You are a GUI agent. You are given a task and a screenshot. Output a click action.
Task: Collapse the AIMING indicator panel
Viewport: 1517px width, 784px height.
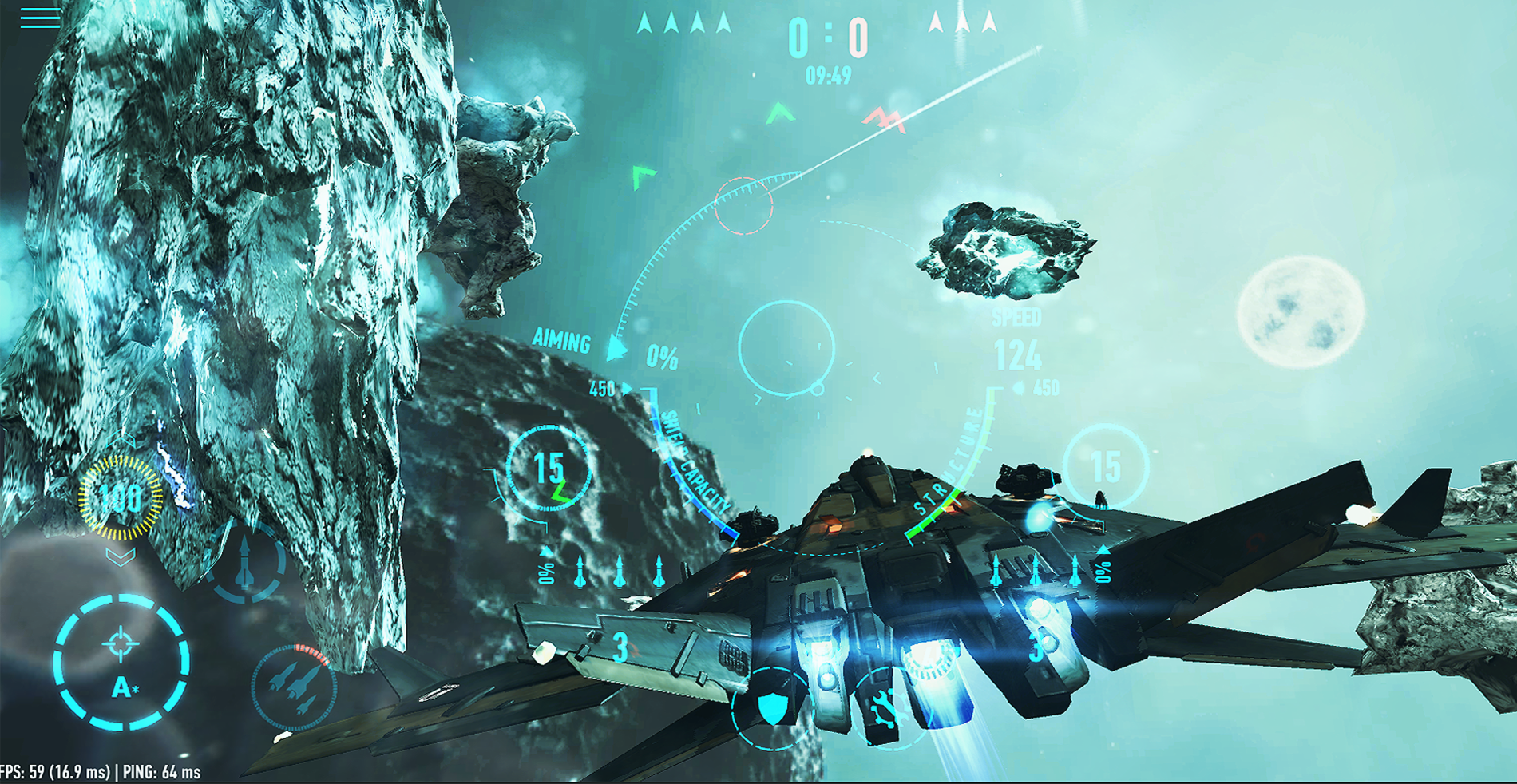coord(561,343)
